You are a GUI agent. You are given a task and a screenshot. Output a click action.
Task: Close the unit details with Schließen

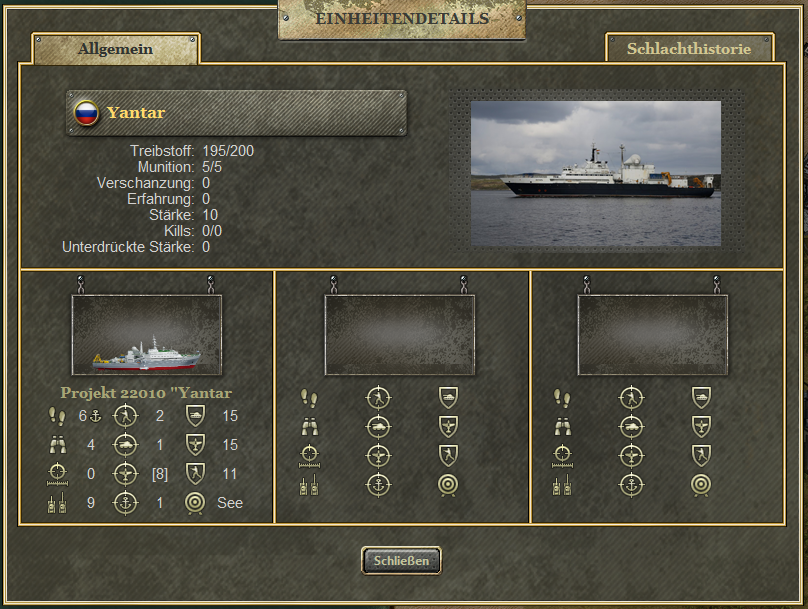401,561
